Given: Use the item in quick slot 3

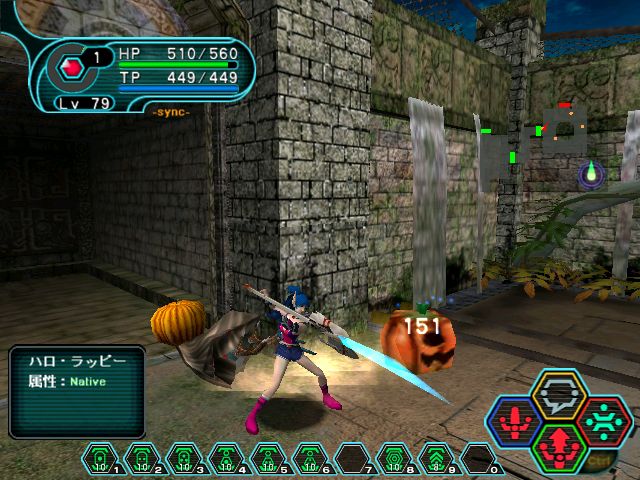Looking at the screenshot, I should point(184,458).
